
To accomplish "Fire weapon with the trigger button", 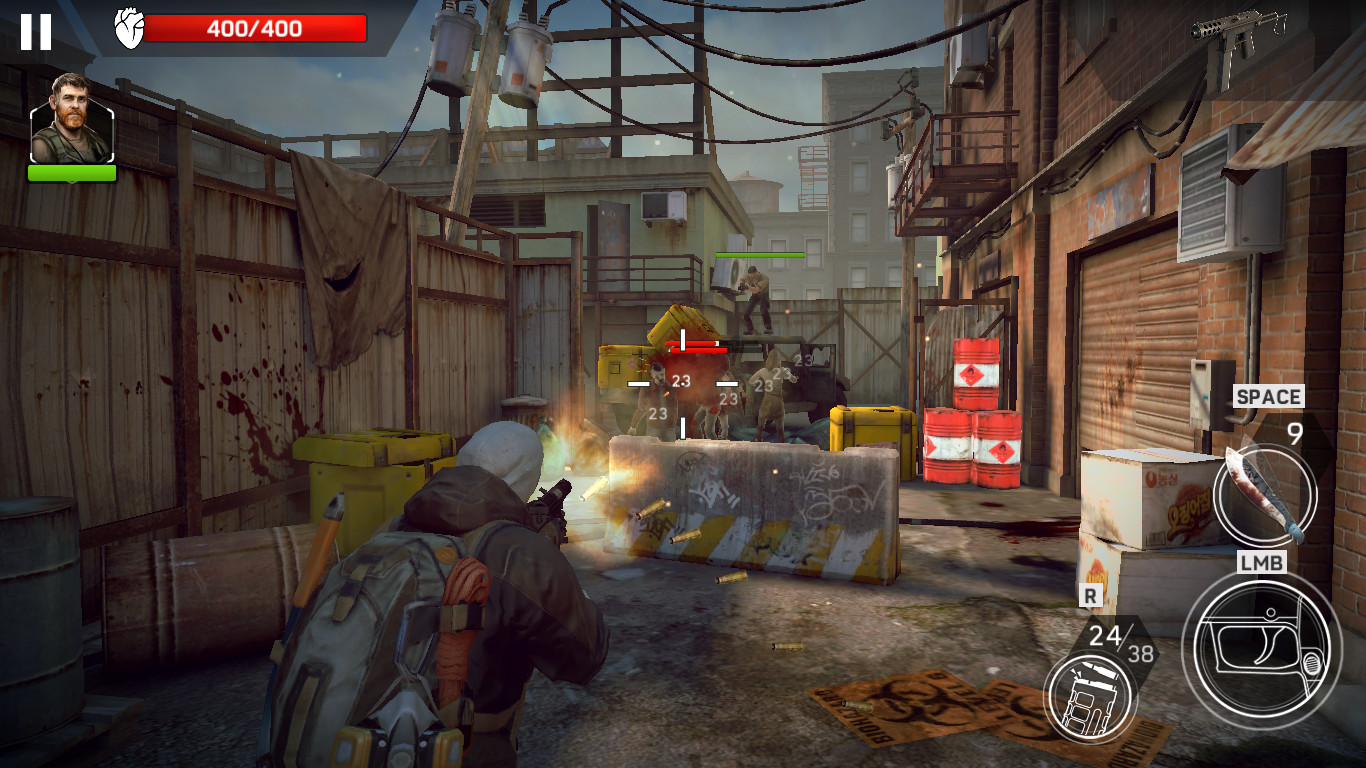I will 1261,649.
